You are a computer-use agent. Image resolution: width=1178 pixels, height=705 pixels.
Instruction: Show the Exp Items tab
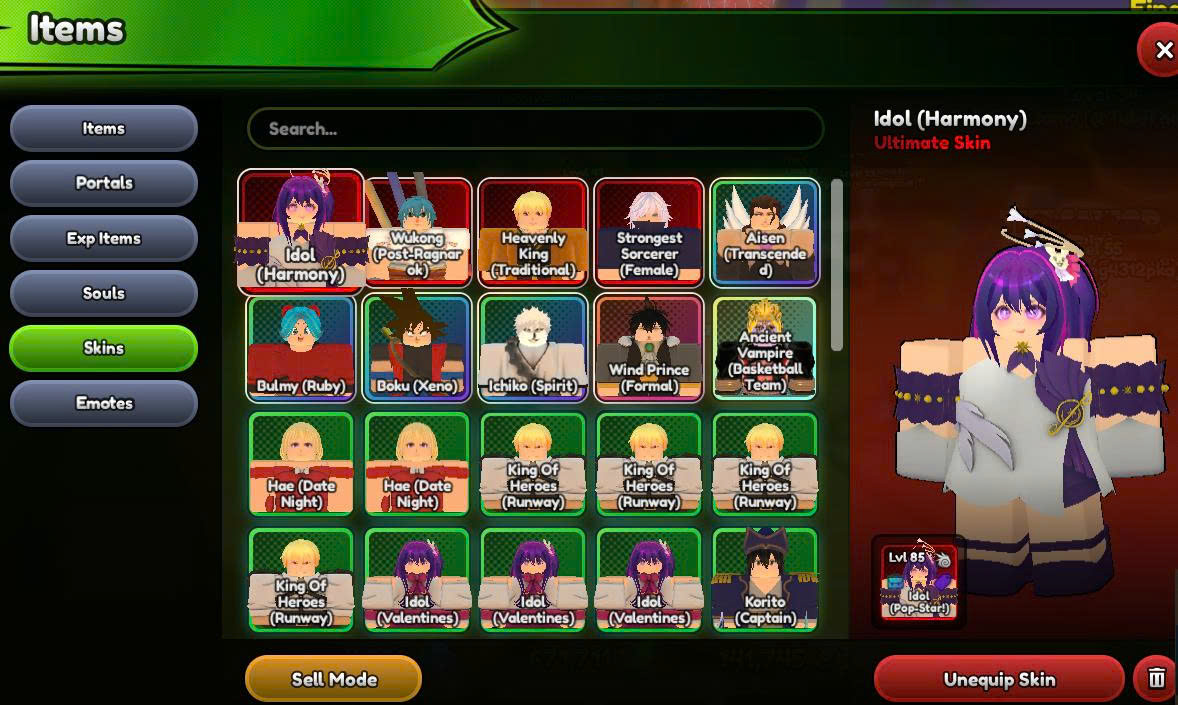click(104, 238)
